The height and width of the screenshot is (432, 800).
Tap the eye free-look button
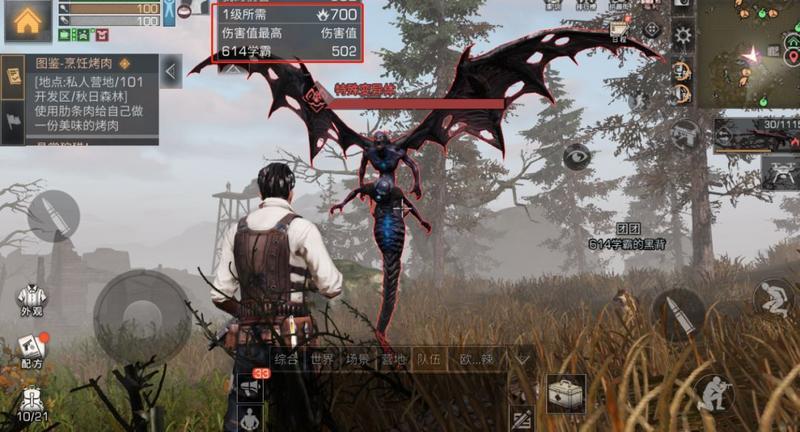tap(577, 156)
